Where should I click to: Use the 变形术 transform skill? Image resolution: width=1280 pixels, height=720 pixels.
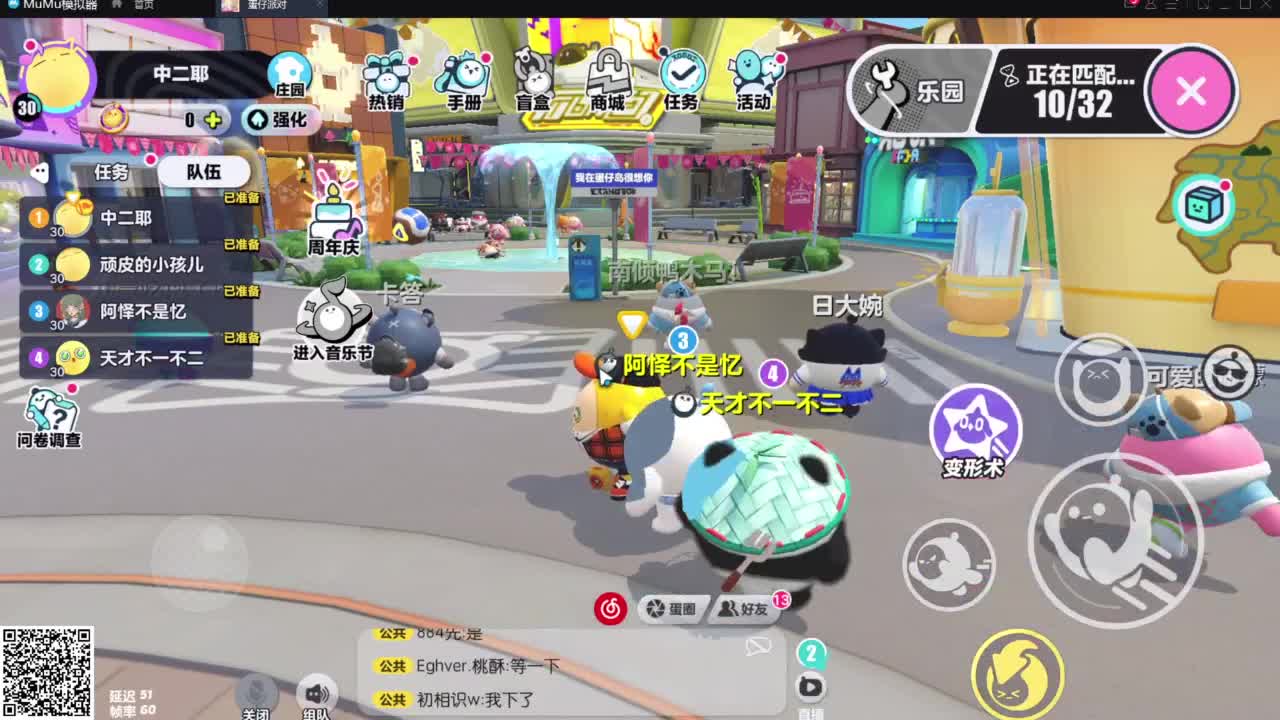coord(976,430)
